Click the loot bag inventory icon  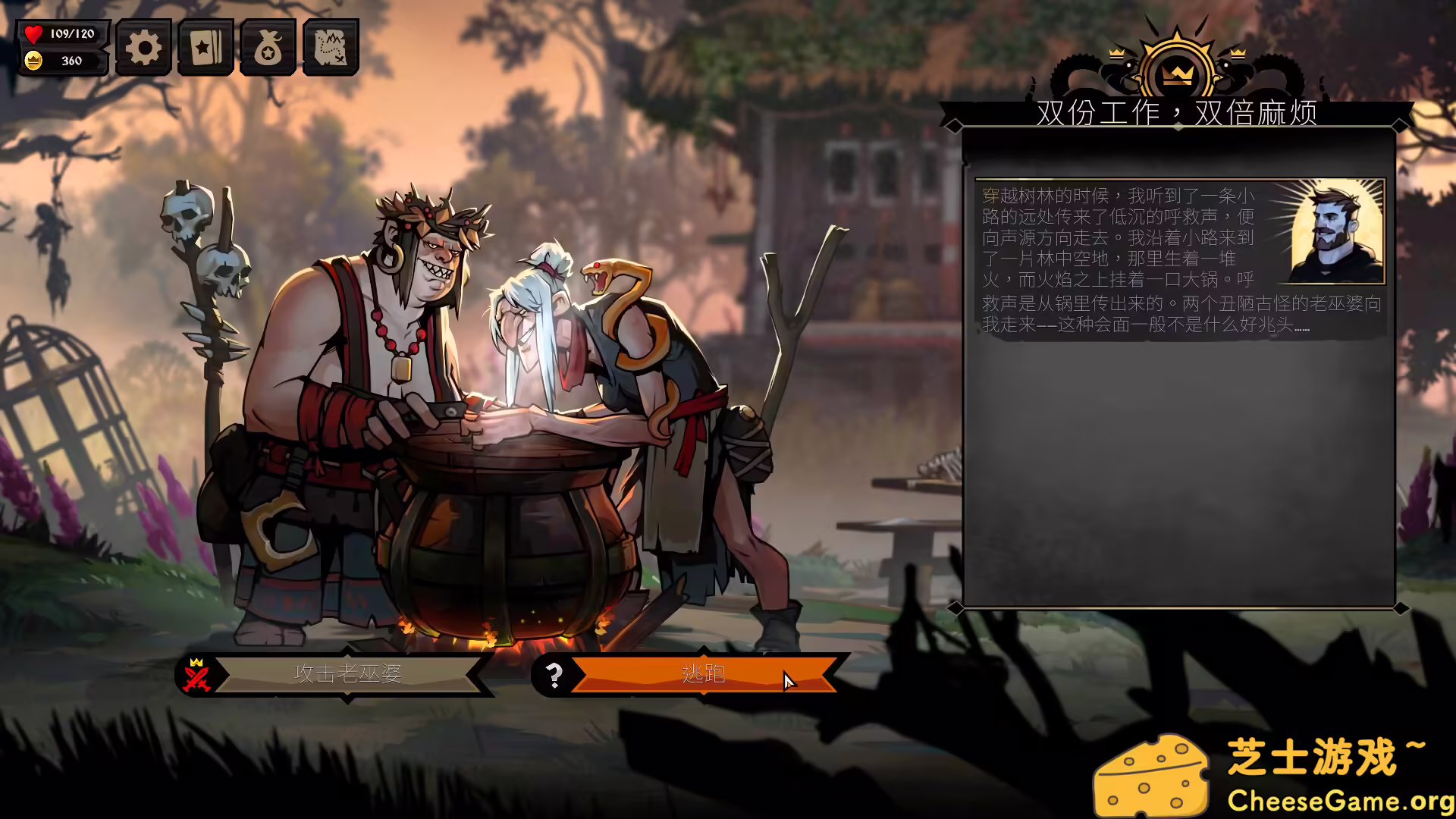coord(268,47)
